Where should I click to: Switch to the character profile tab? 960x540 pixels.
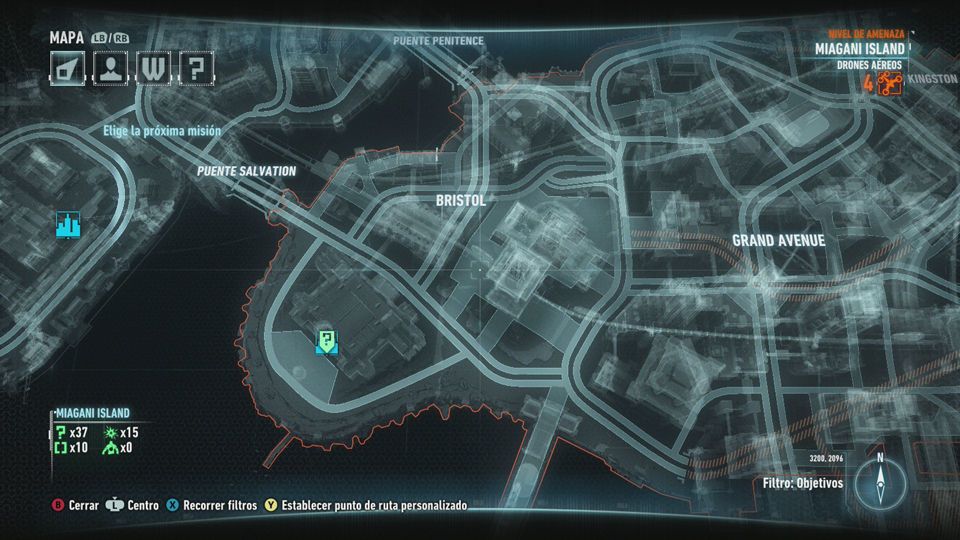point(110,68)
